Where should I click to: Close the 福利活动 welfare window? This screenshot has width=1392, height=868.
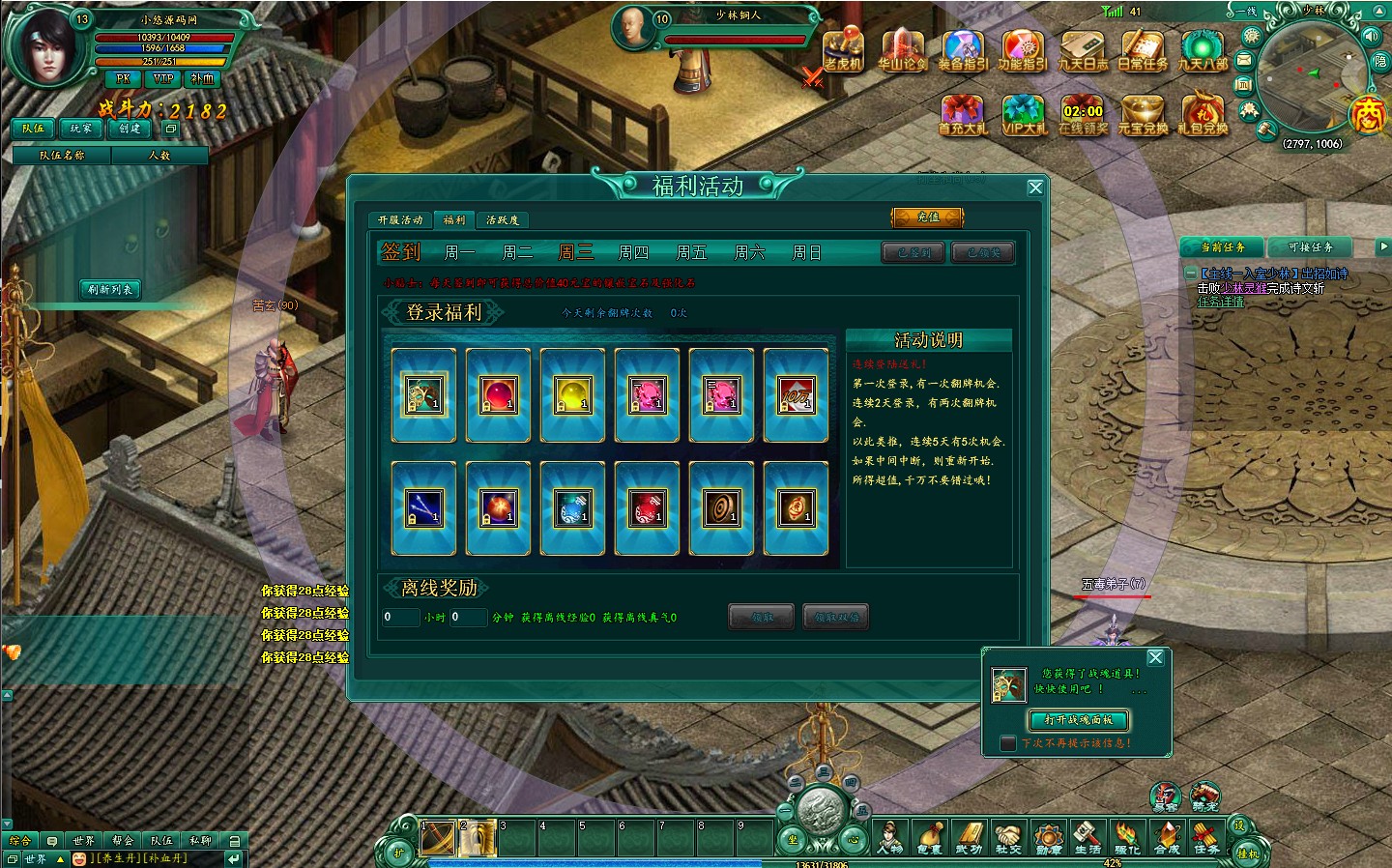(1035, 188)
